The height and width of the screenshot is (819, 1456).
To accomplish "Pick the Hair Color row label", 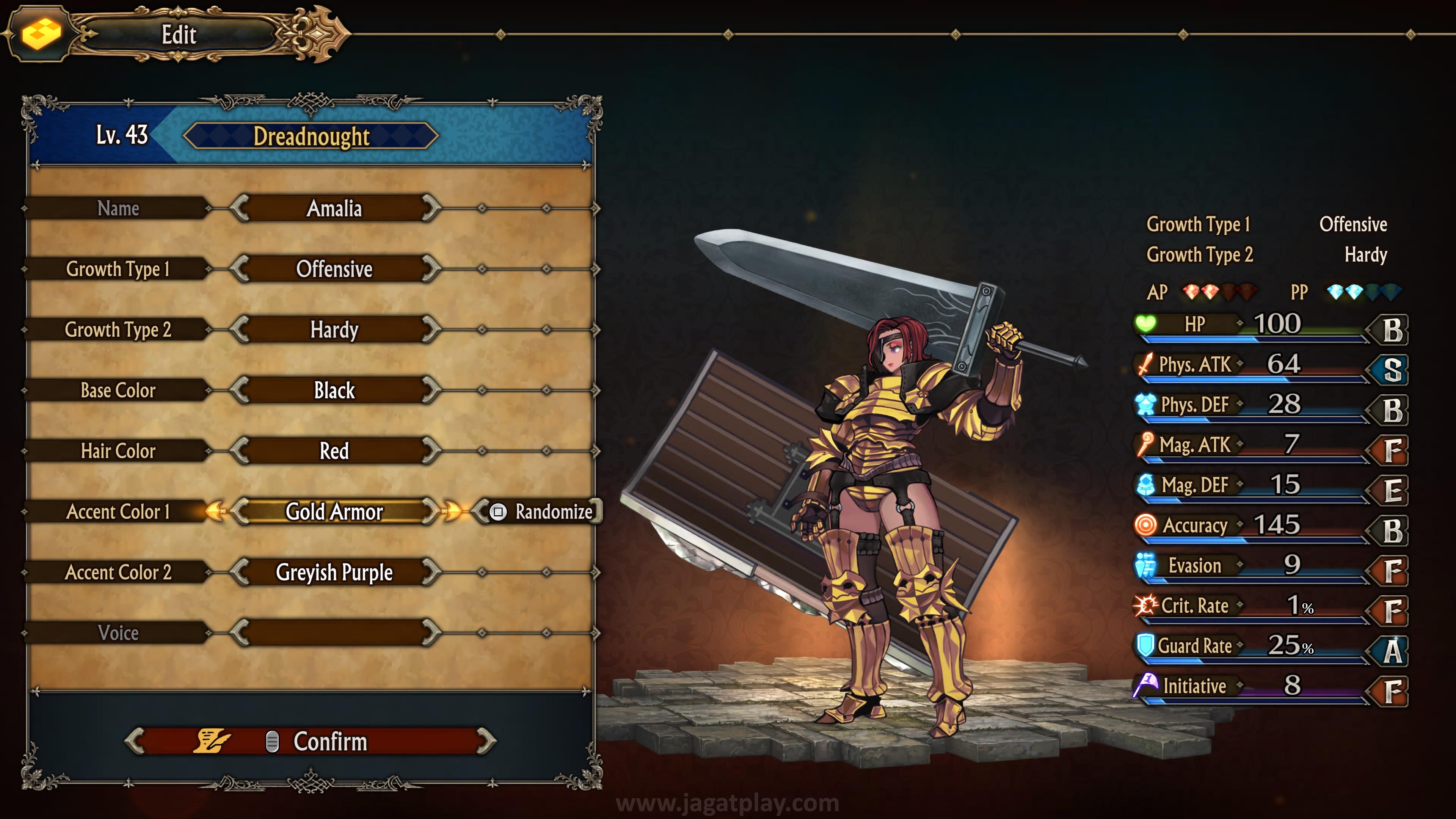I will pos(118,451).
